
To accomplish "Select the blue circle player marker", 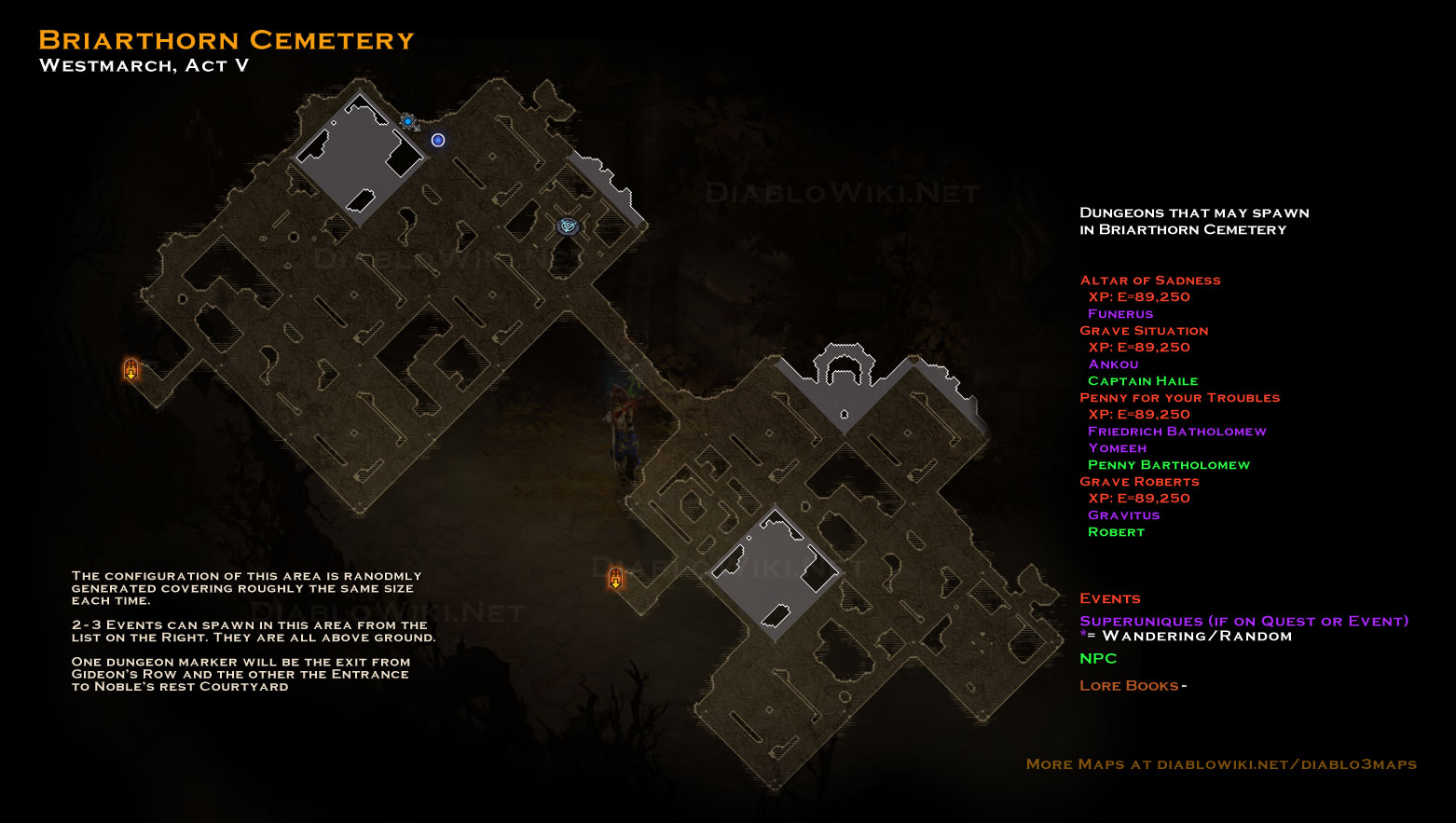I will pos(438,140).
